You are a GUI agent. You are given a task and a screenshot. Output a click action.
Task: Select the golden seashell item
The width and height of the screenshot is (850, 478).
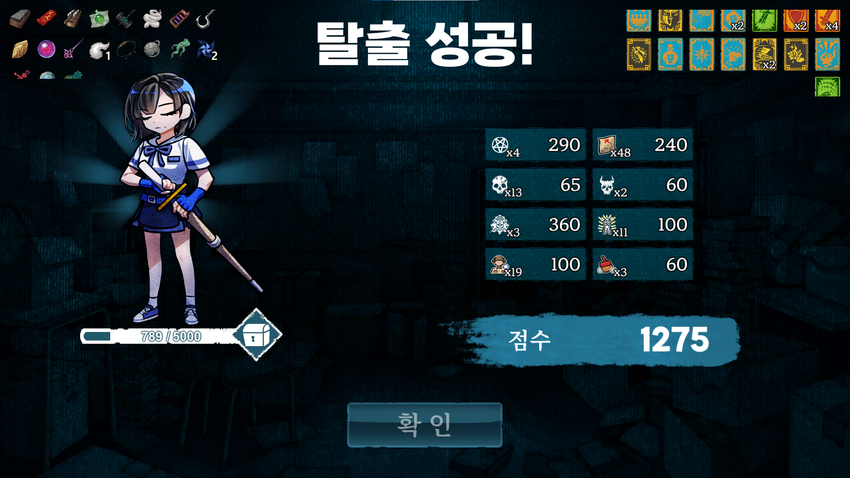(x=20, y=48)
